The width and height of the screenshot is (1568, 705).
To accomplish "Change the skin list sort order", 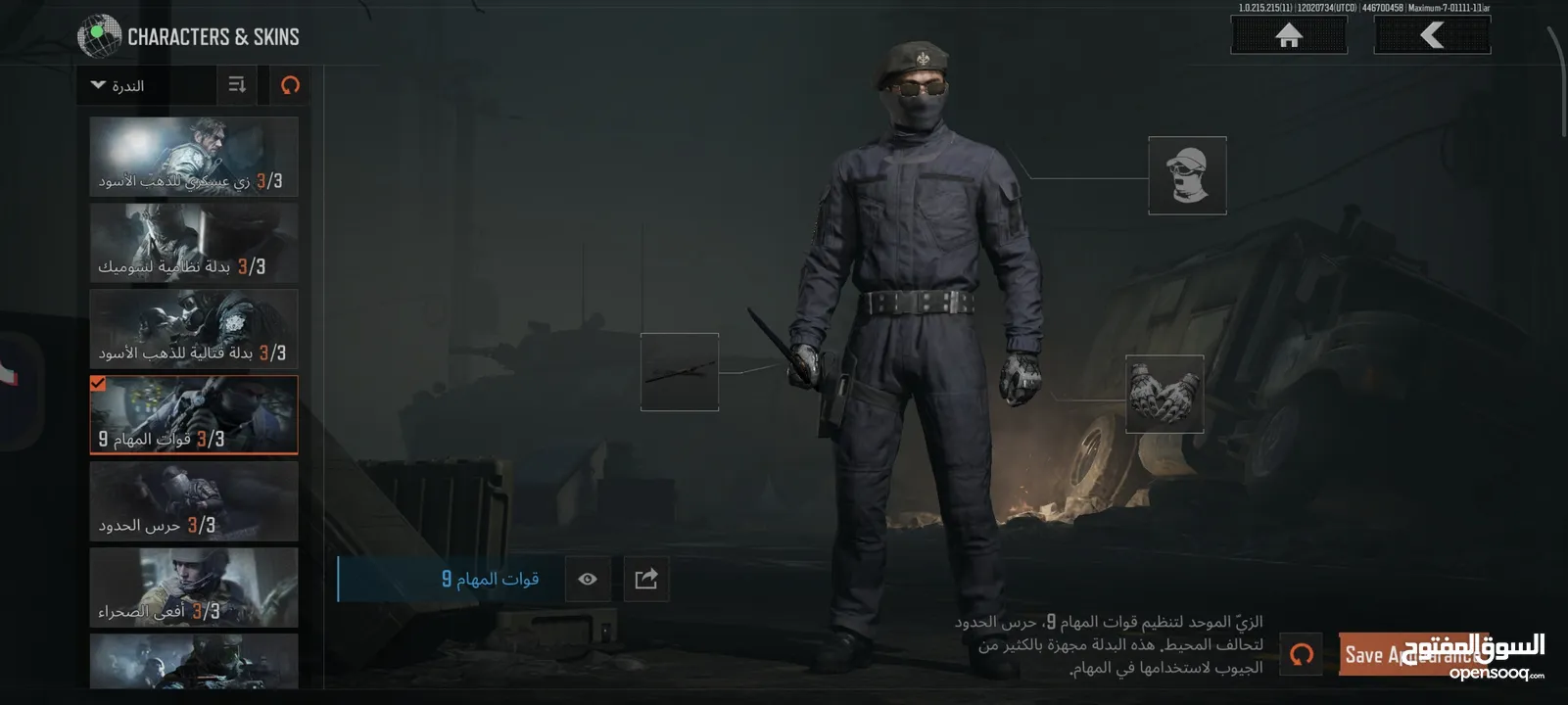I will pos(237,85).
